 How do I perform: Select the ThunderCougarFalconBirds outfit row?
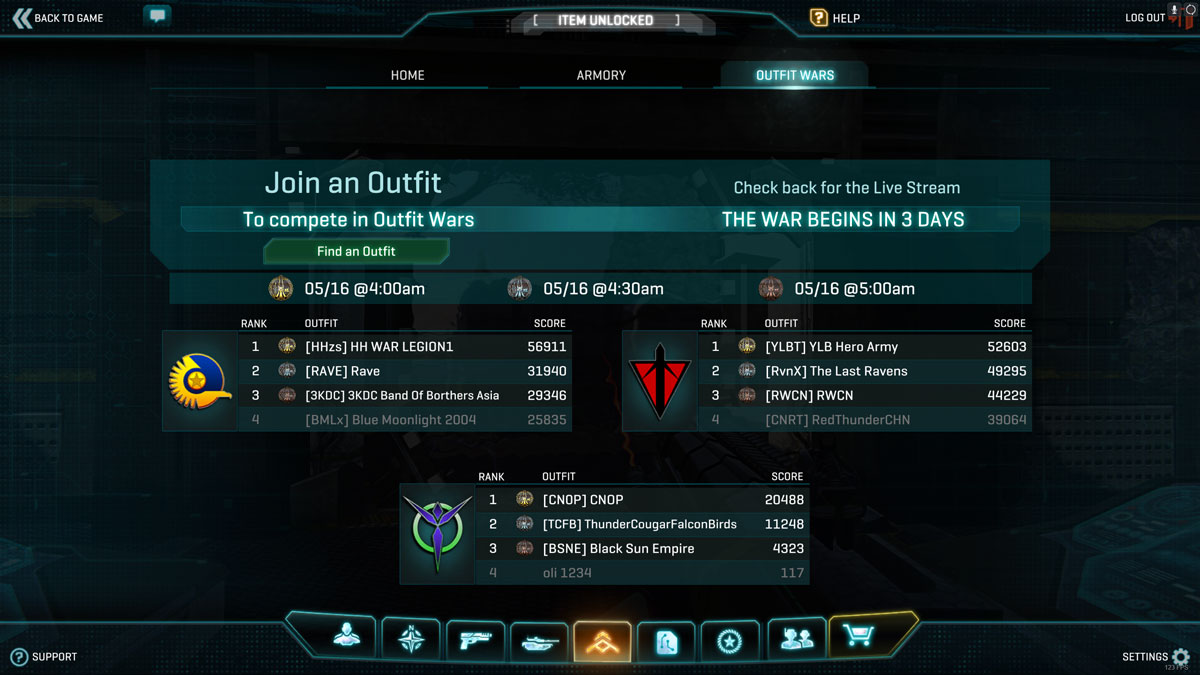click(640, 524)
